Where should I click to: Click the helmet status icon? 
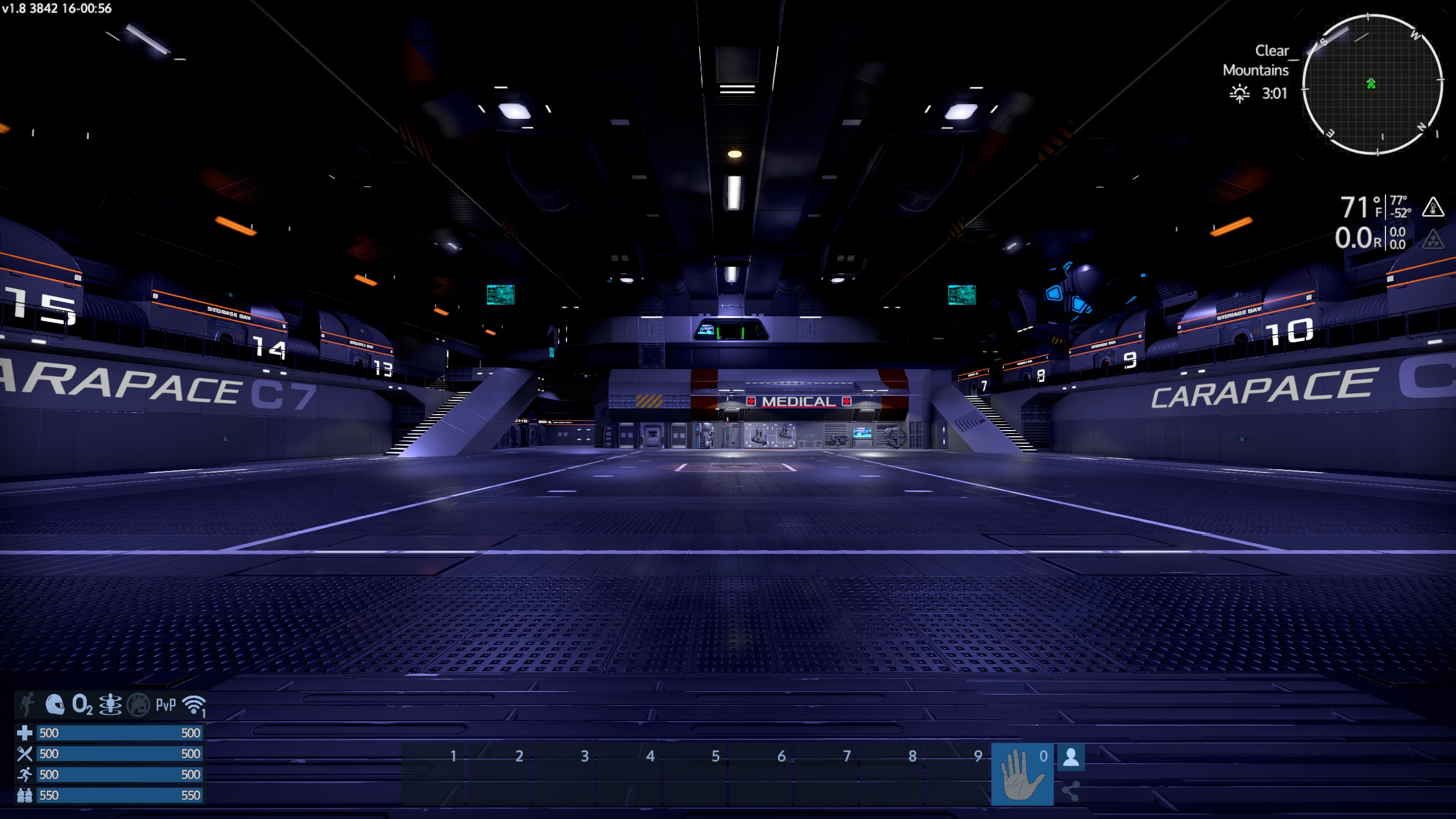(55, 705)
